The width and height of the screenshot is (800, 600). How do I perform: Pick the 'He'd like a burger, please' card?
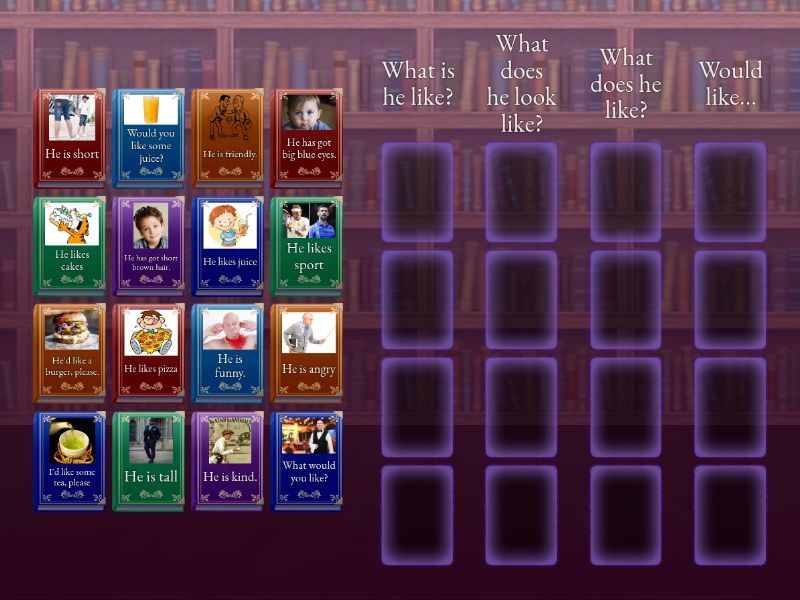pos(70,353)
